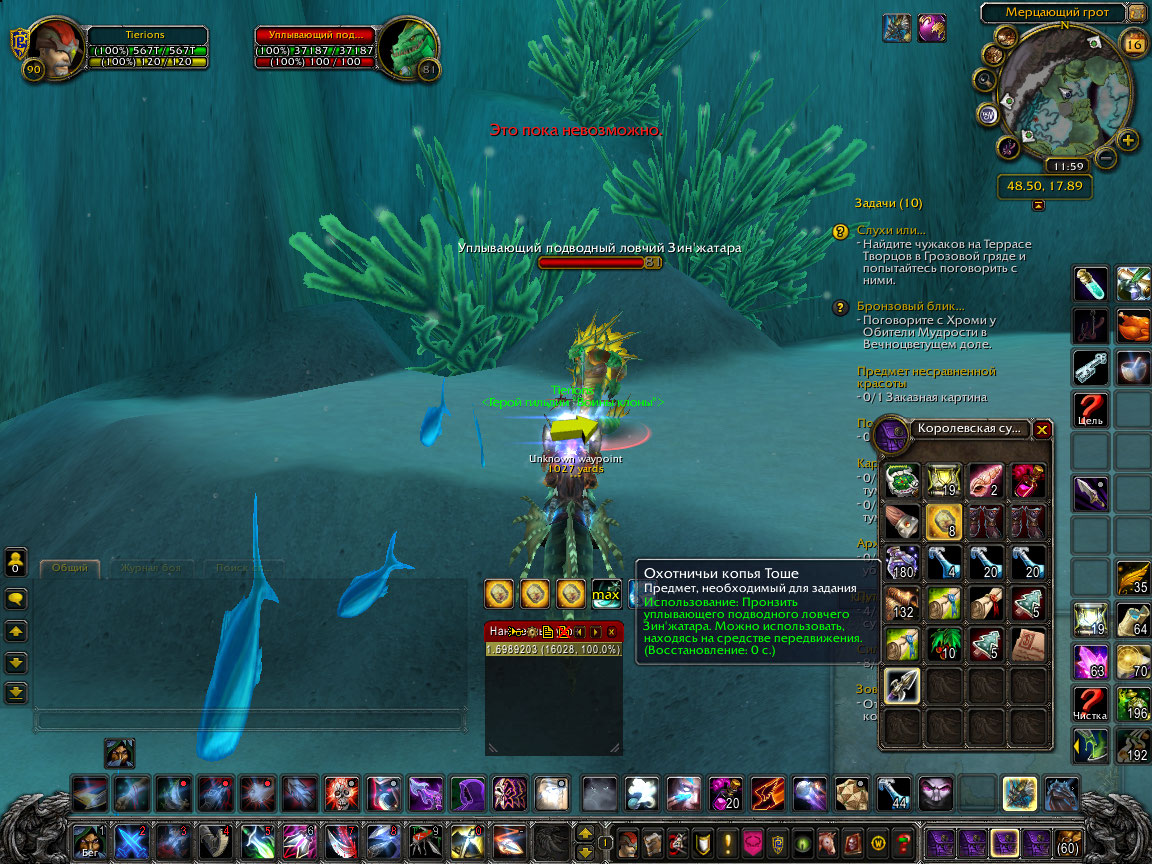This screenshot has width=1152, height=864.
Task: Use the highlighted Тоше hunting spears in bag
Action: (x=943, y=521)
